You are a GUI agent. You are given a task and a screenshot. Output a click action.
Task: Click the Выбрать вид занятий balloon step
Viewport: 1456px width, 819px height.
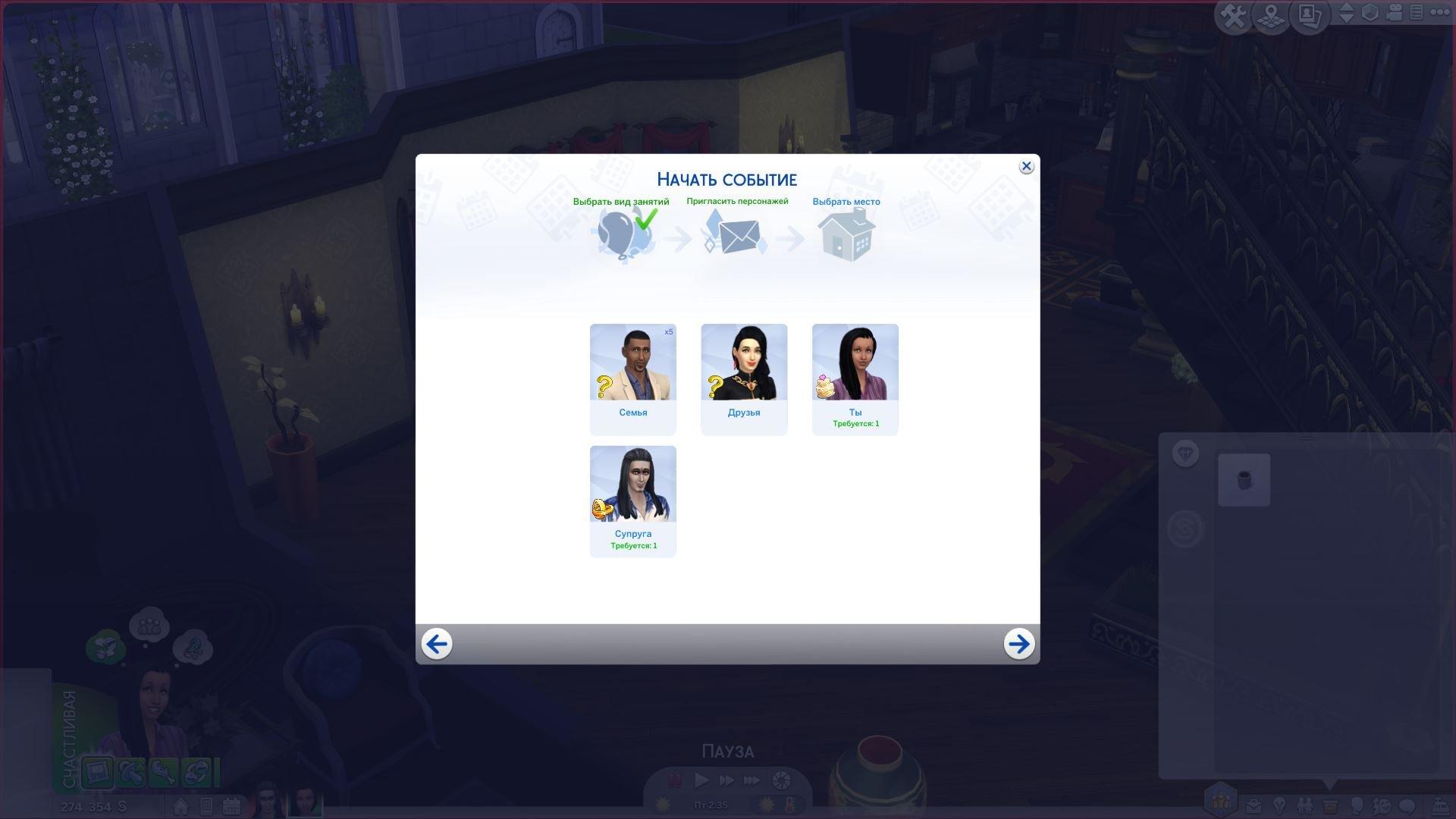[x=622, y=234]
